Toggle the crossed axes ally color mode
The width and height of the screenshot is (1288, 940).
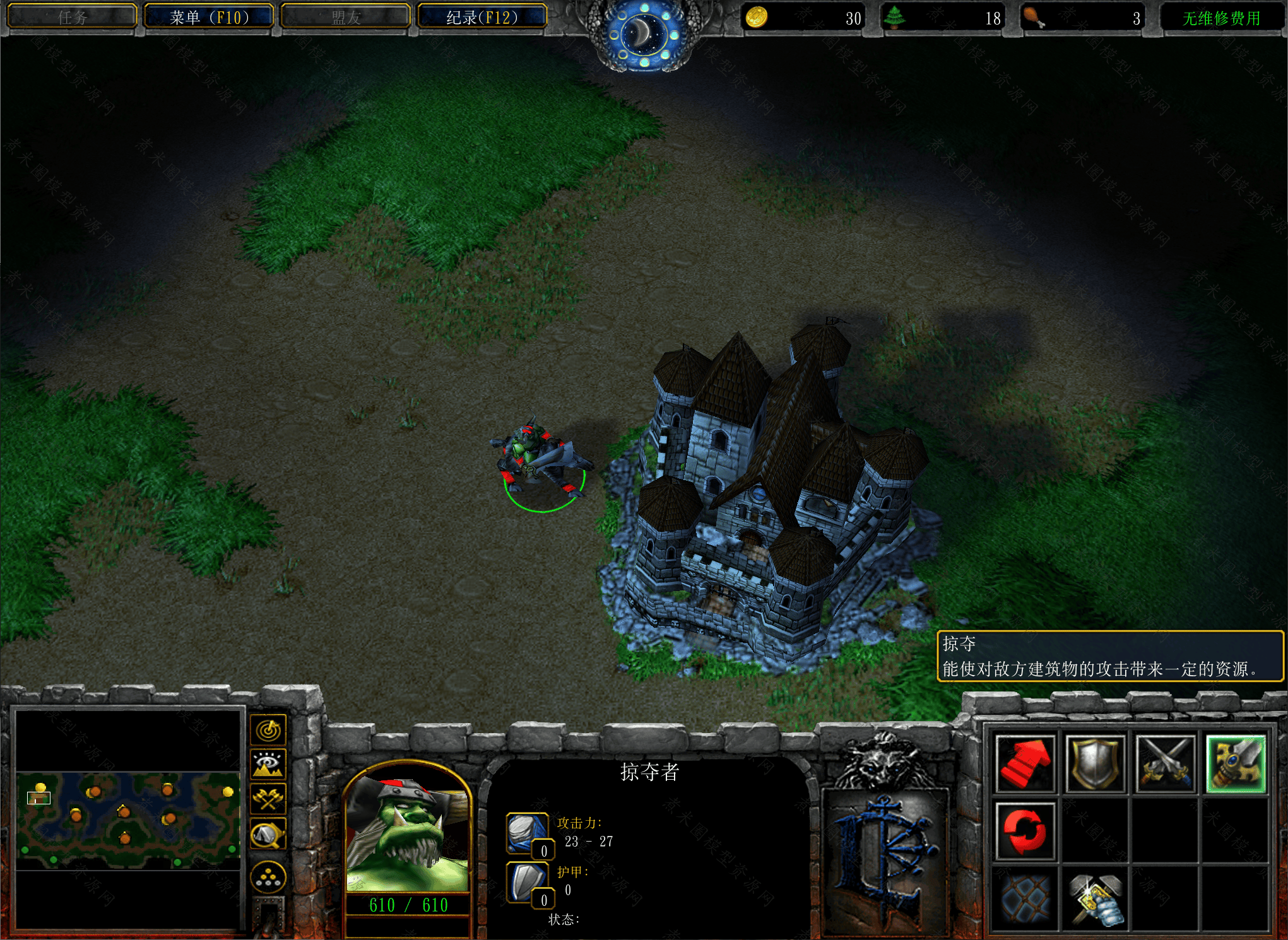[269, 799]
